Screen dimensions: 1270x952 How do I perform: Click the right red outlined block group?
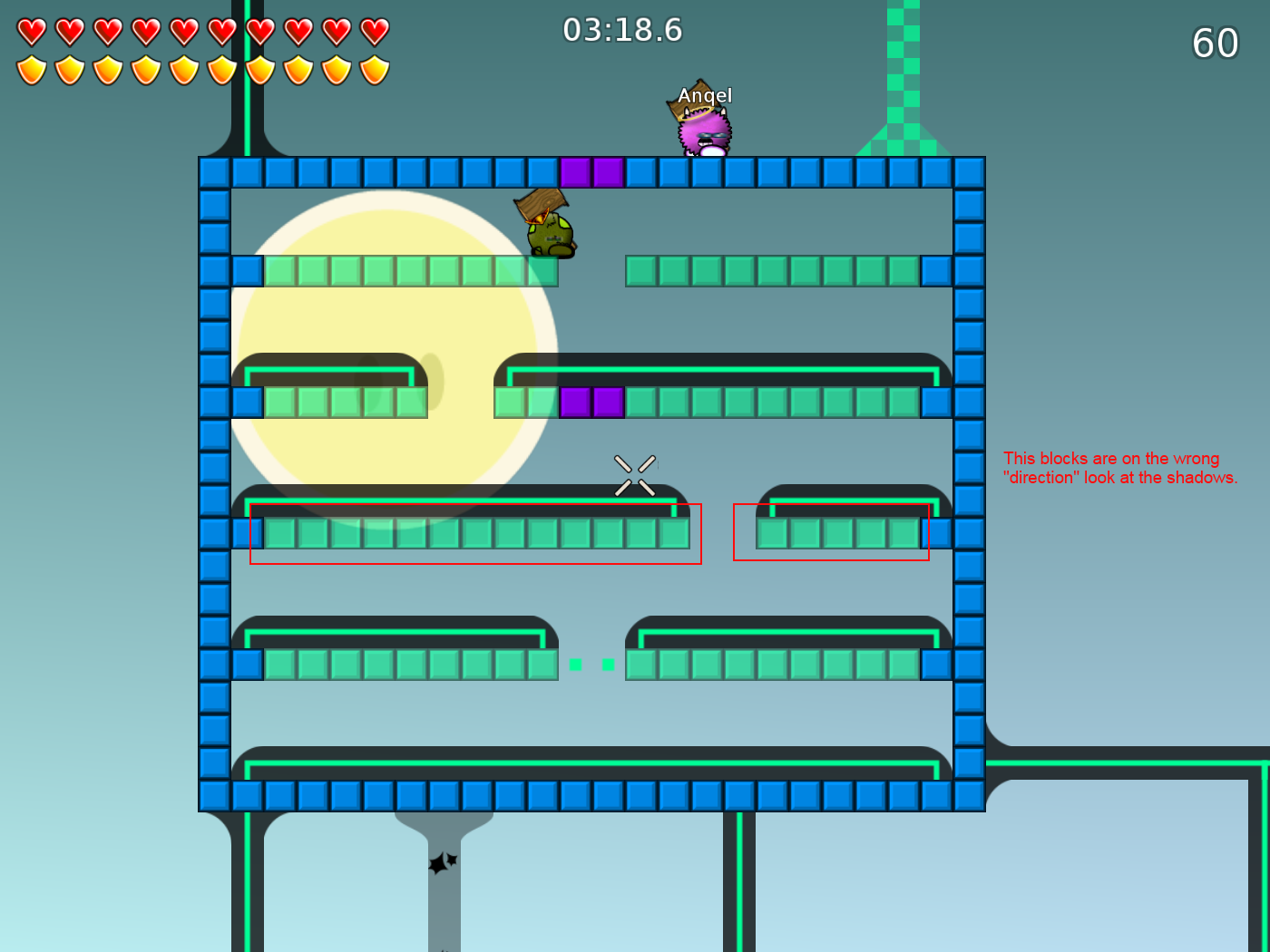(x=830, y=533)
